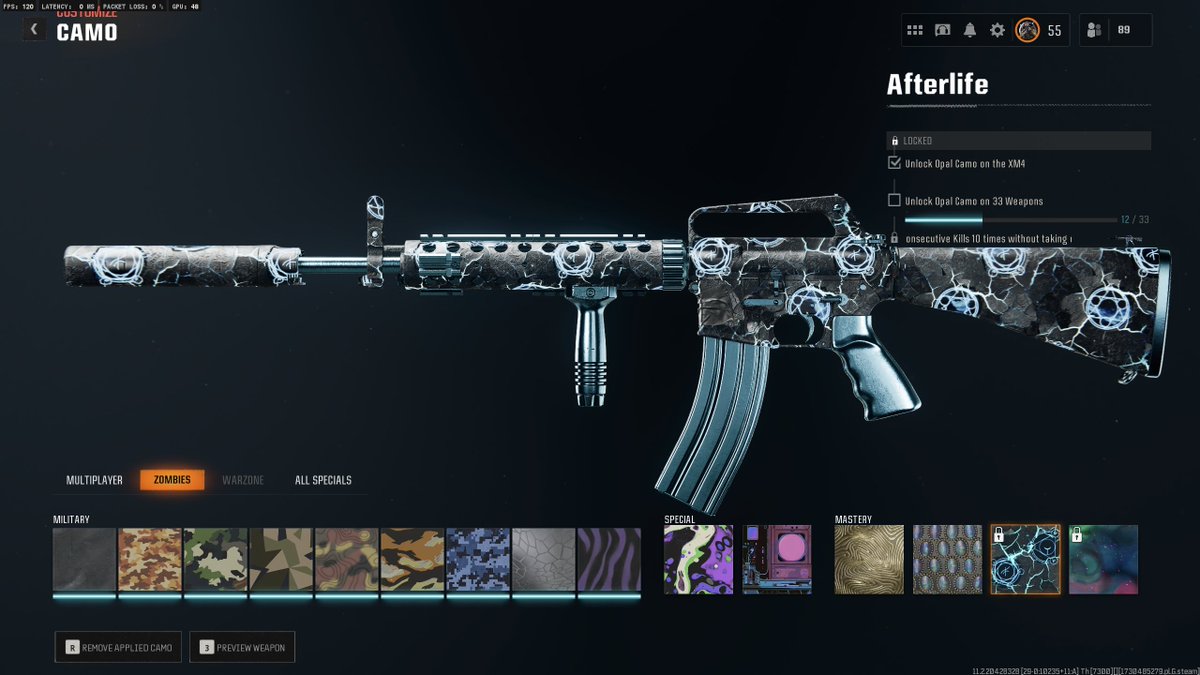1200x675 pixels.
Task: Switch to the Multiplayer camo tab
Action: 94,480
